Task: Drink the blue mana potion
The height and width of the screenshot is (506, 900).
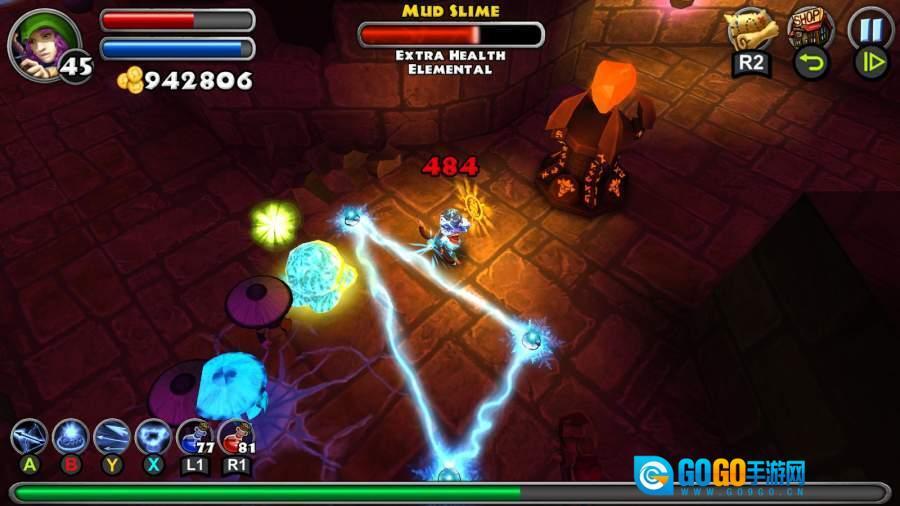Action: point(194,437)
